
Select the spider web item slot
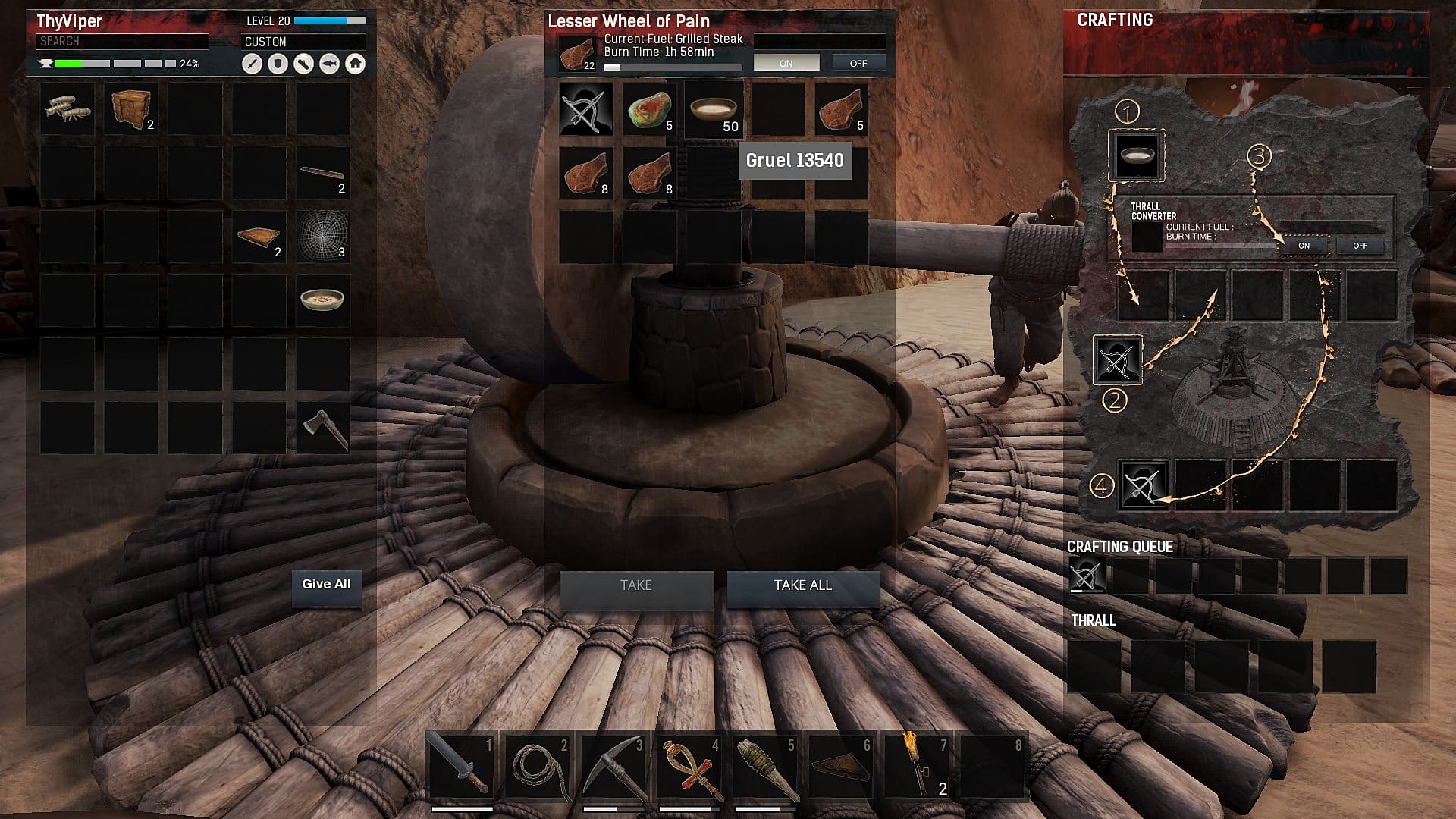point(322,237)
